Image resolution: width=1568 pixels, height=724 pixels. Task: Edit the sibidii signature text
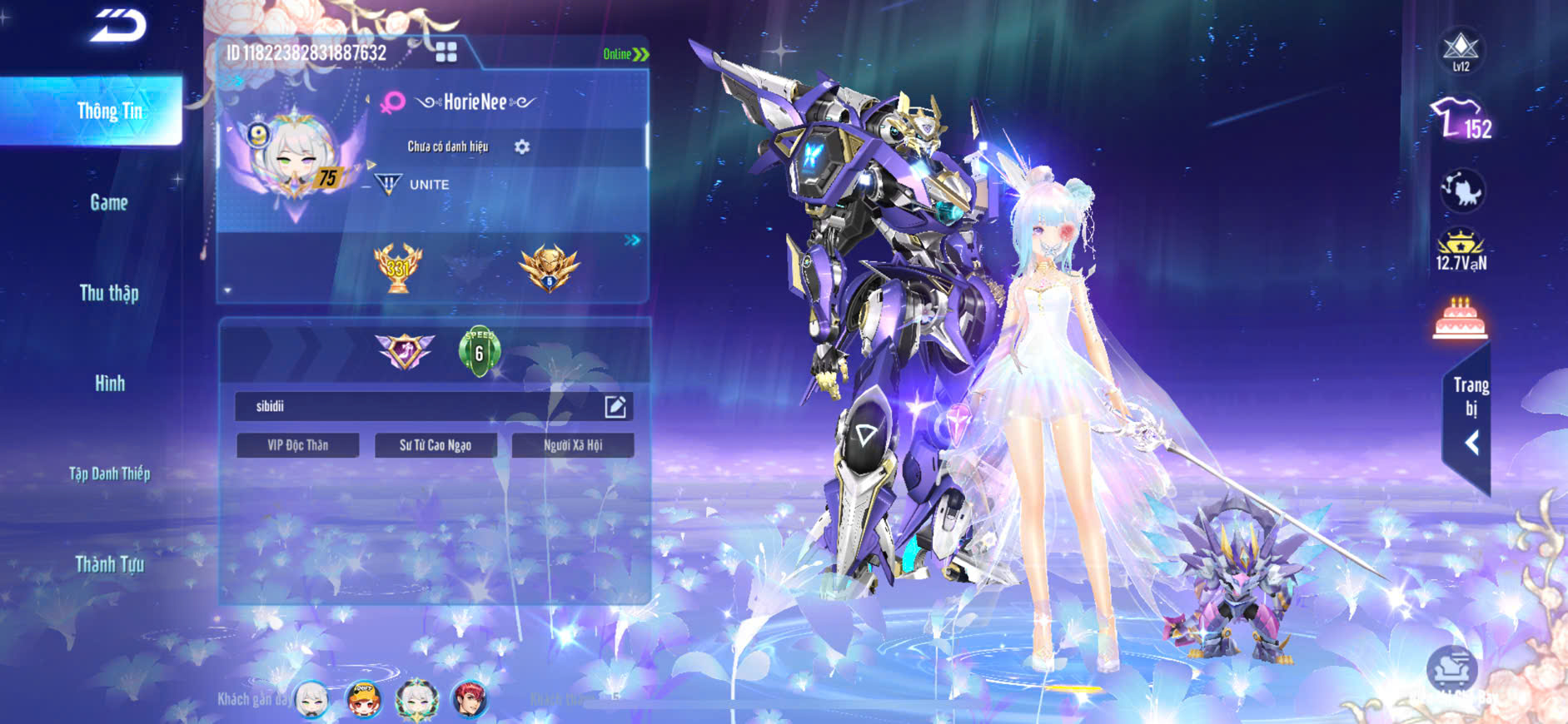pyautogui.click(x=615, y=406)
